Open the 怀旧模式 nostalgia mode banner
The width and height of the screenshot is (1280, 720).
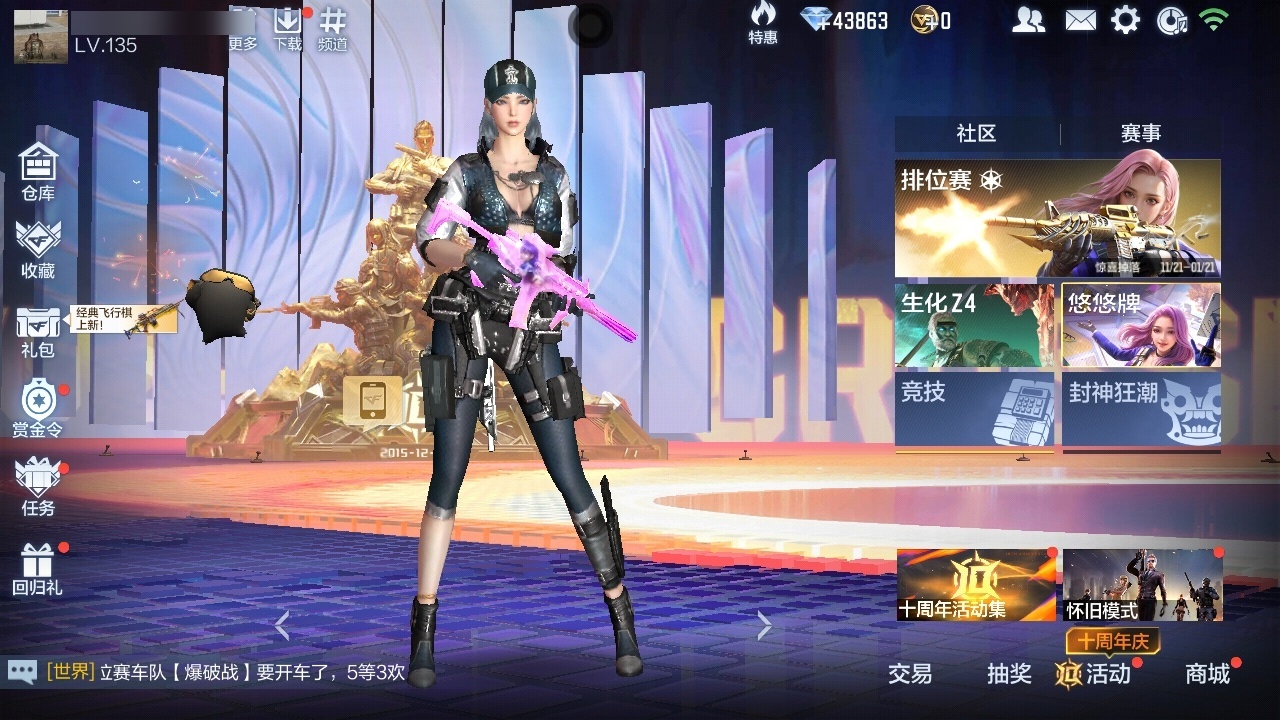click(1142, 585)
